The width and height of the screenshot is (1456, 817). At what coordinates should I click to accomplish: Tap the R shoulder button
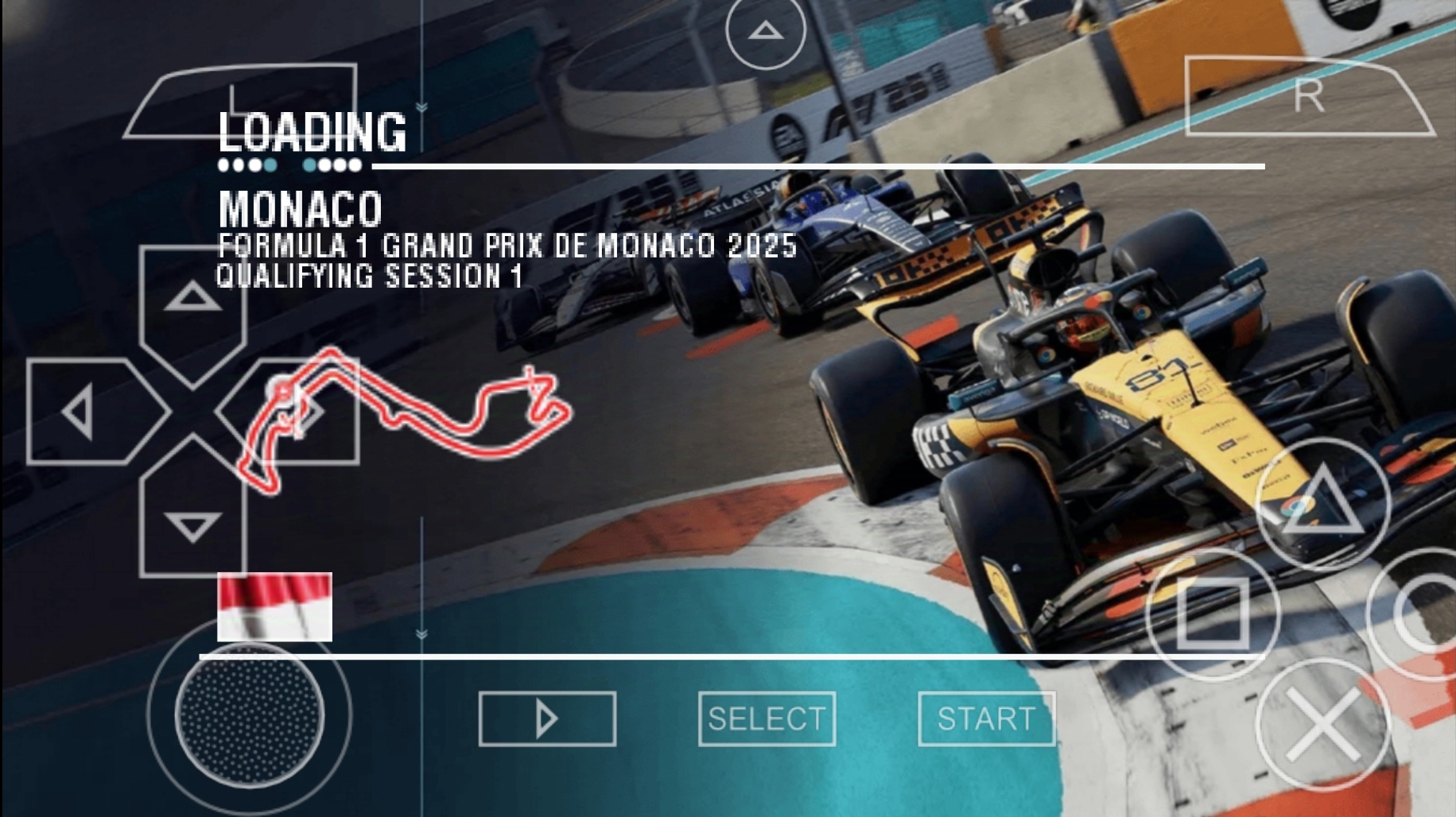click(x=1307, y=97)
